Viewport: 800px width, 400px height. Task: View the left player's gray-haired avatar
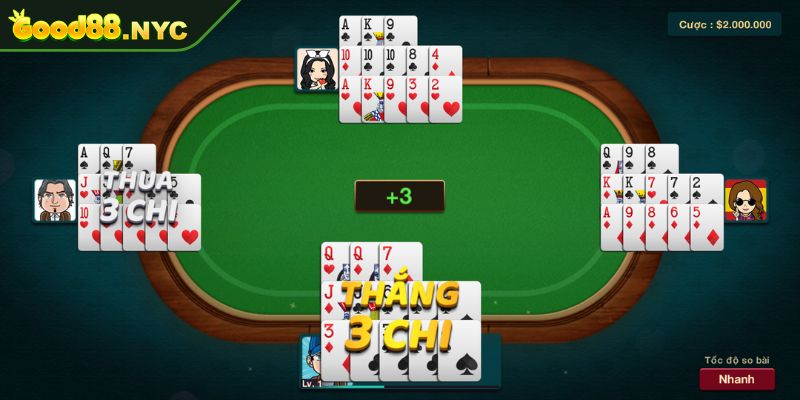(54, 200)
